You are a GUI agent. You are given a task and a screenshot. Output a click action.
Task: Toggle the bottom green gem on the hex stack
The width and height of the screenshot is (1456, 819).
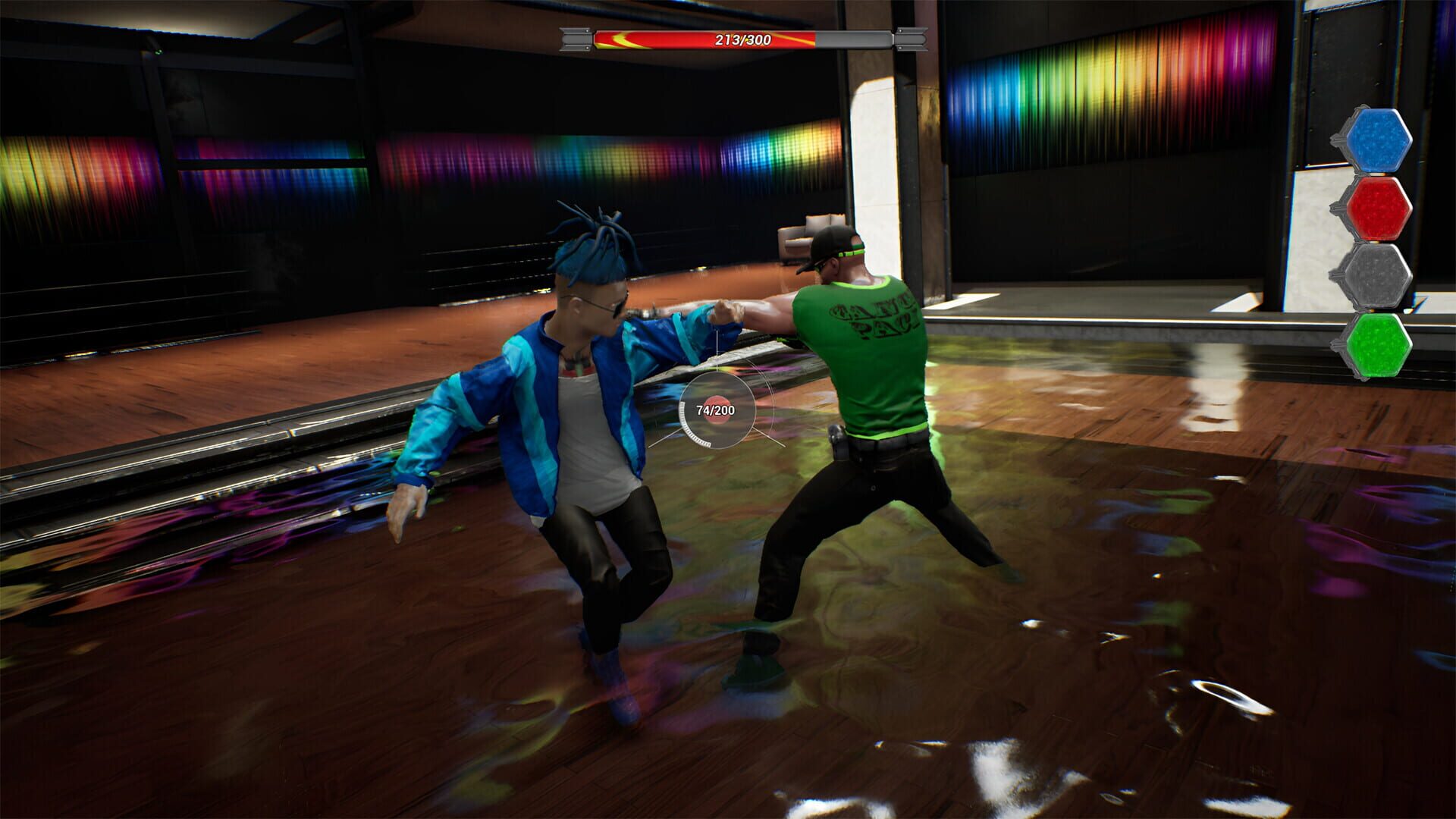click(x=1379, y=345)
